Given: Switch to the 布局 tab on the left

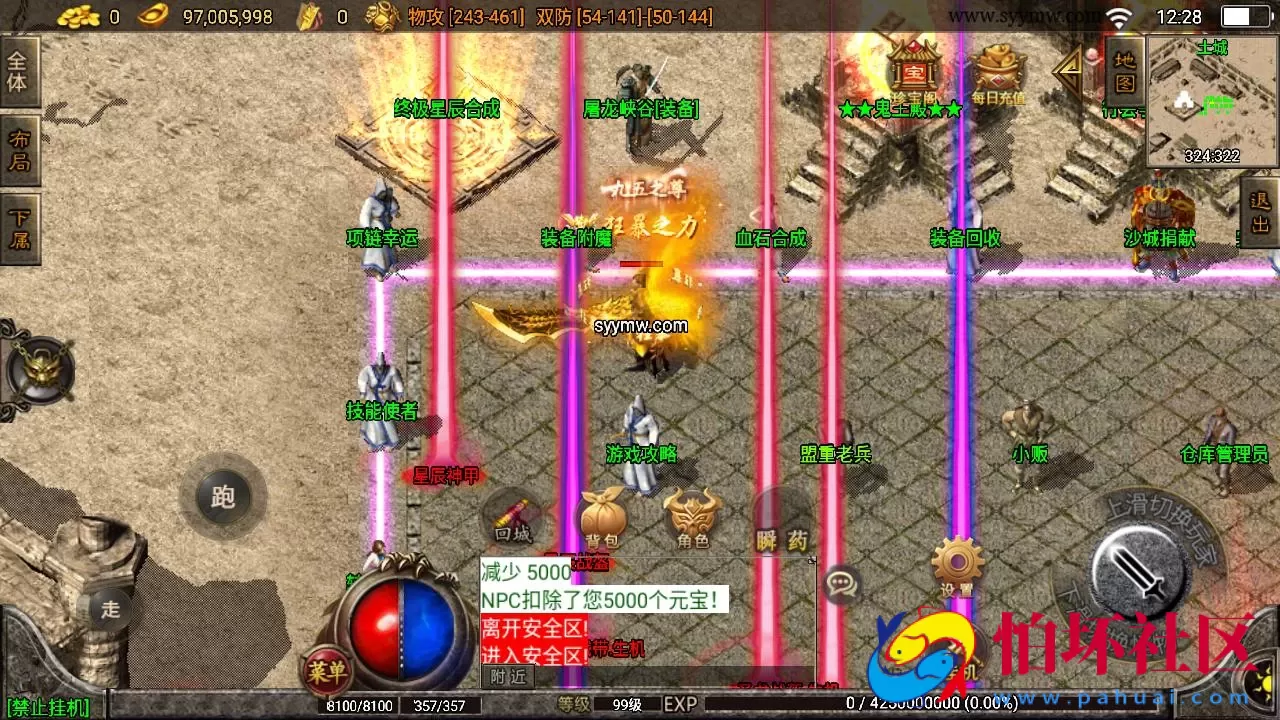Looking at the screenshot, I should point(20,148).
